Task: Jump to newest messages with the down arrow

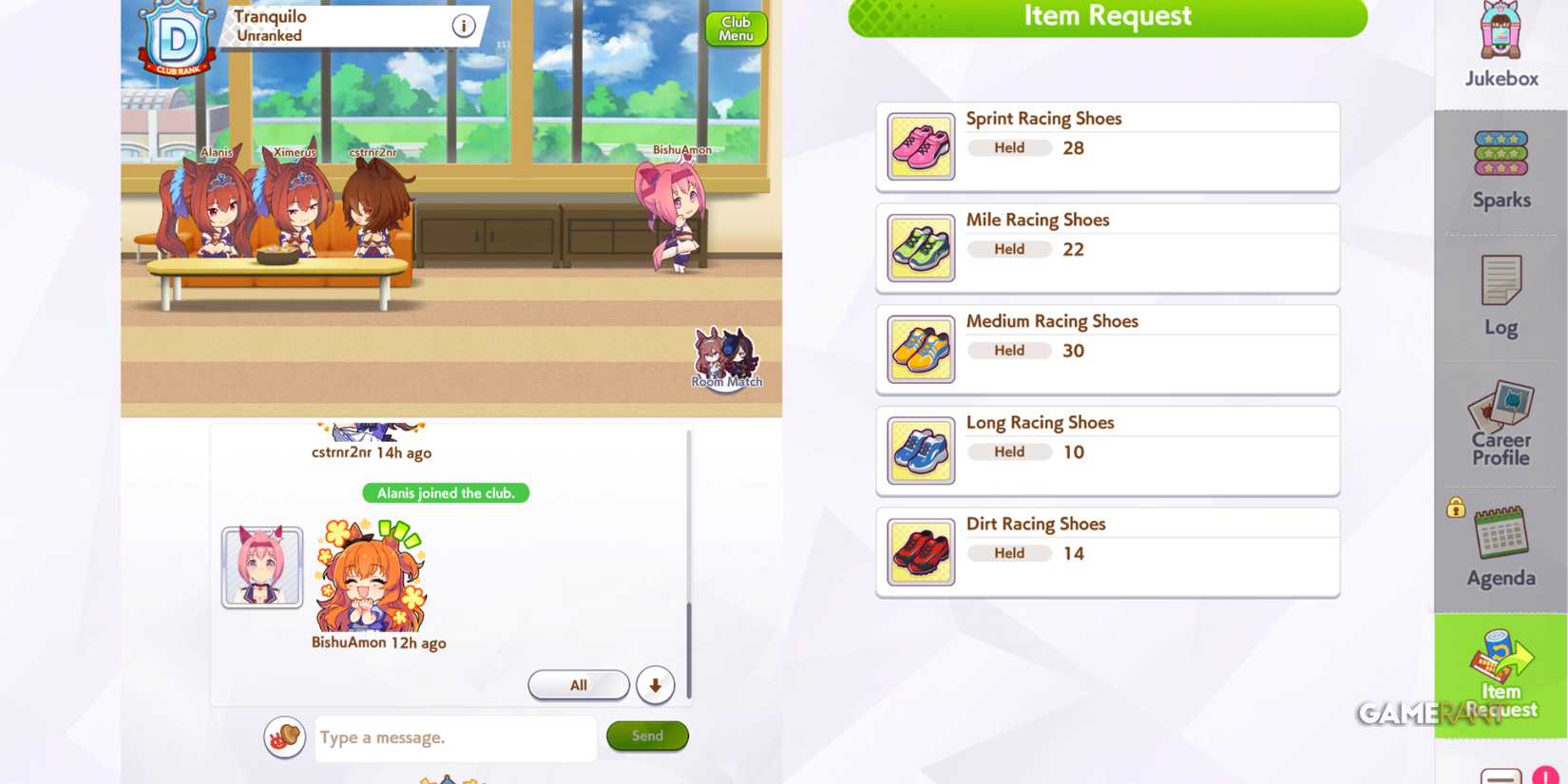Action: point(655,684)
